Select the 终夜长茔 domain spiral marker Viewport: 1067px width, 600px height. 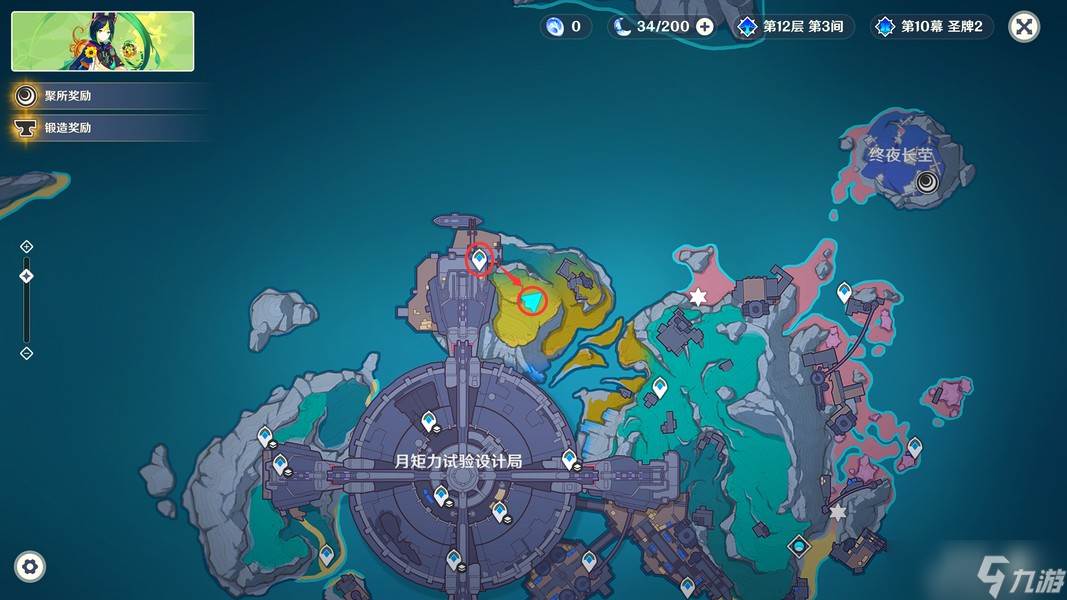click(x=928, y=181)
